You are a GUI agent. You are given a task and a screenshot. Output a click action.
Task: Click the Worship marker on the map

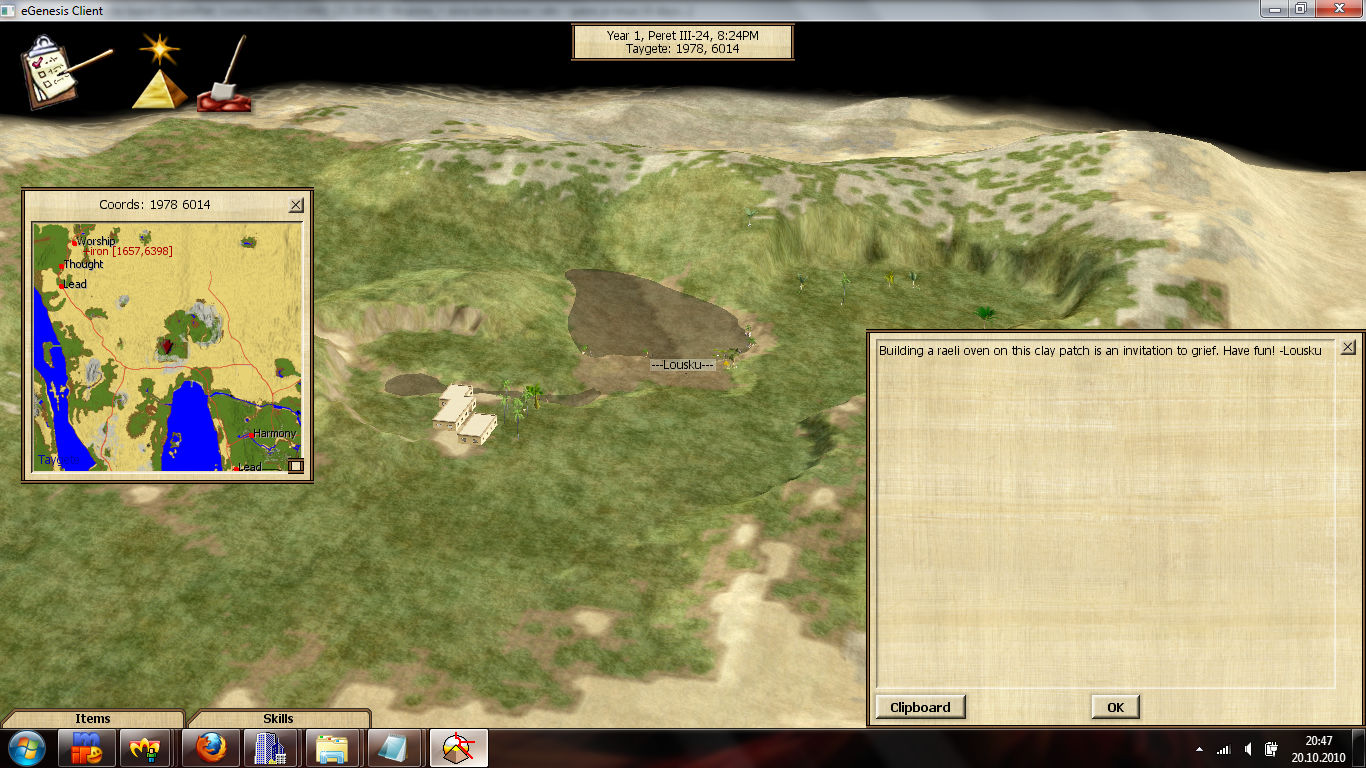coord(75,242)
